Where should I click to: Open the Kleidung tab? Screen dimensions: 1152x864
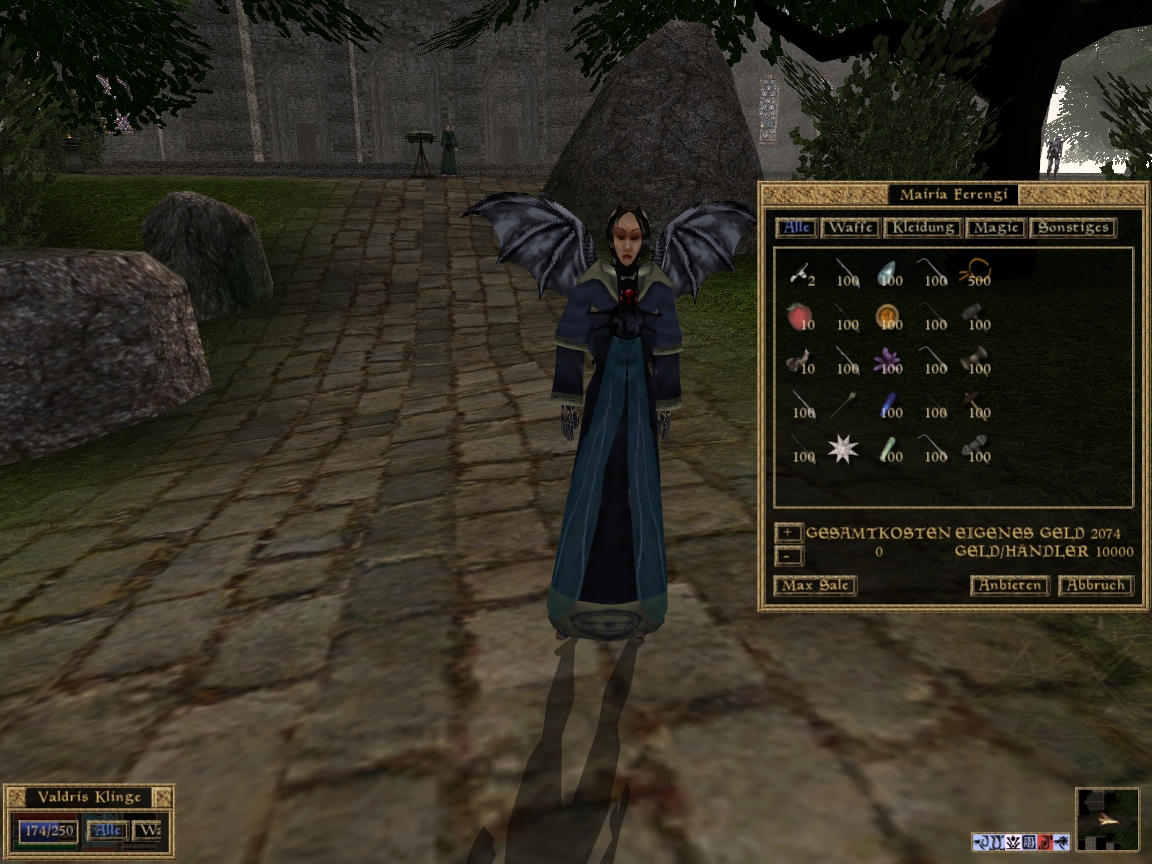(922, 228)
